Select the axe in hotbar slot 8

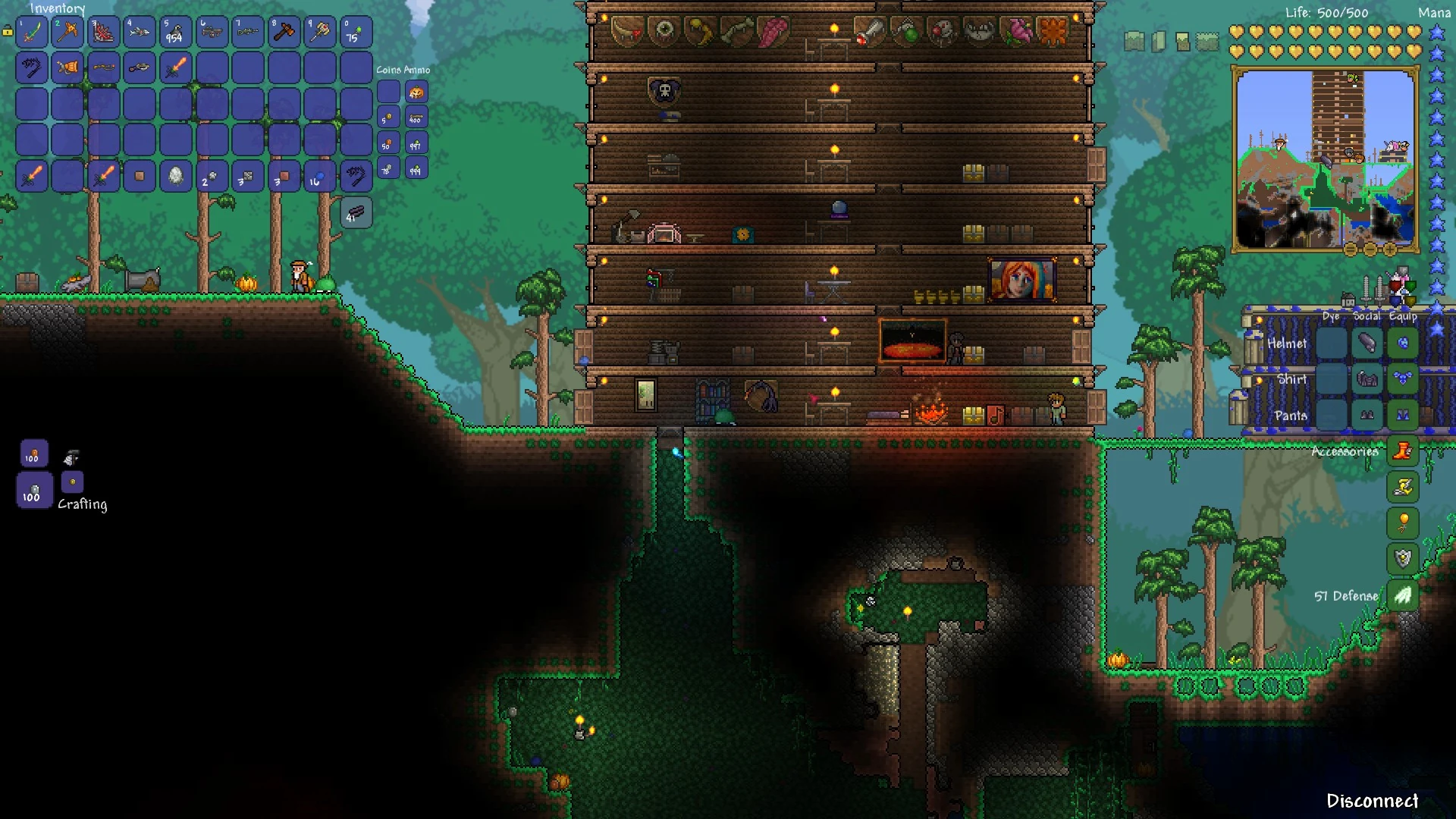(x=284, y=32)
